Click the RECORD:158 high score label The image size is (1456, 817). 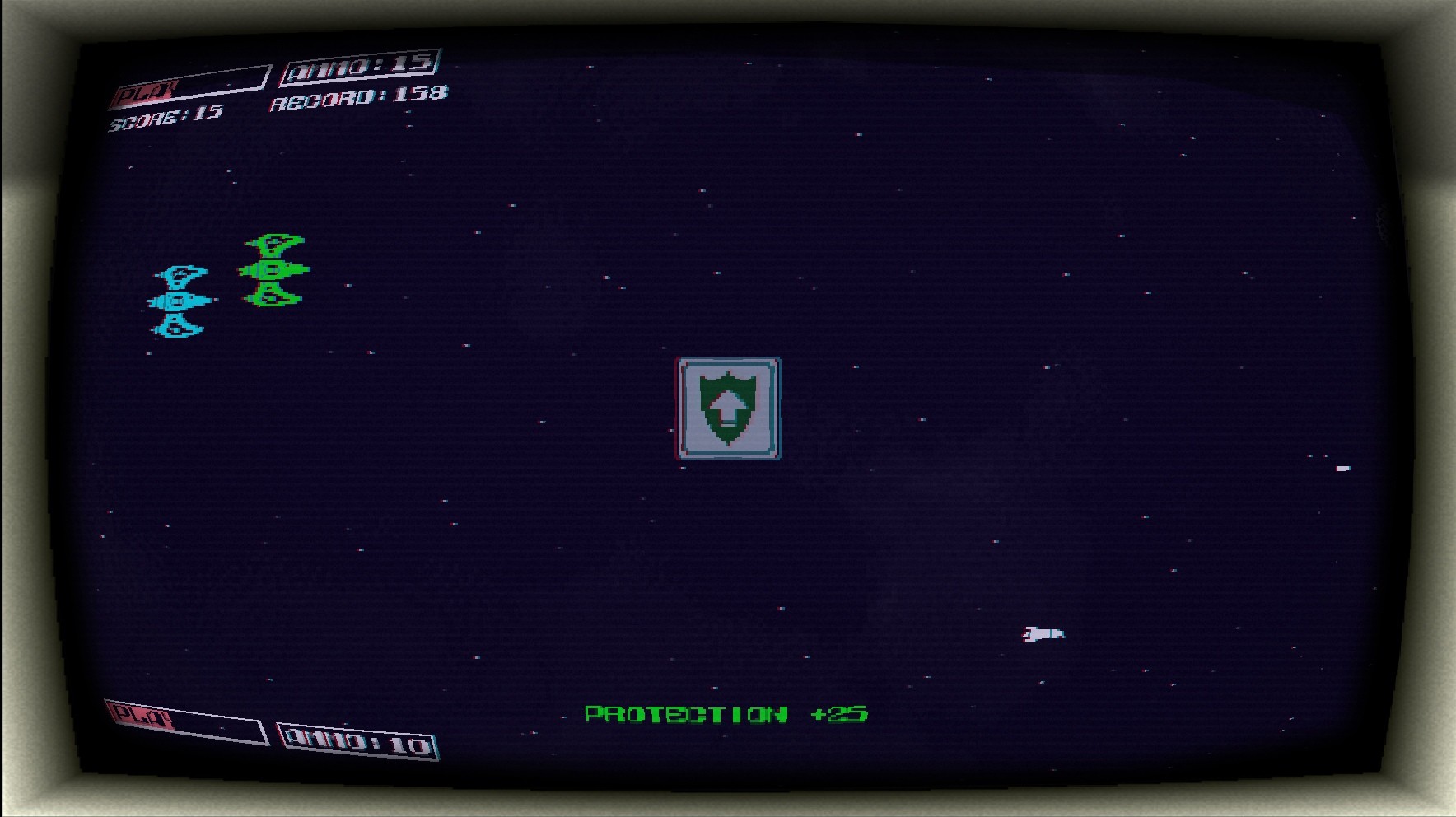[357, 102]
